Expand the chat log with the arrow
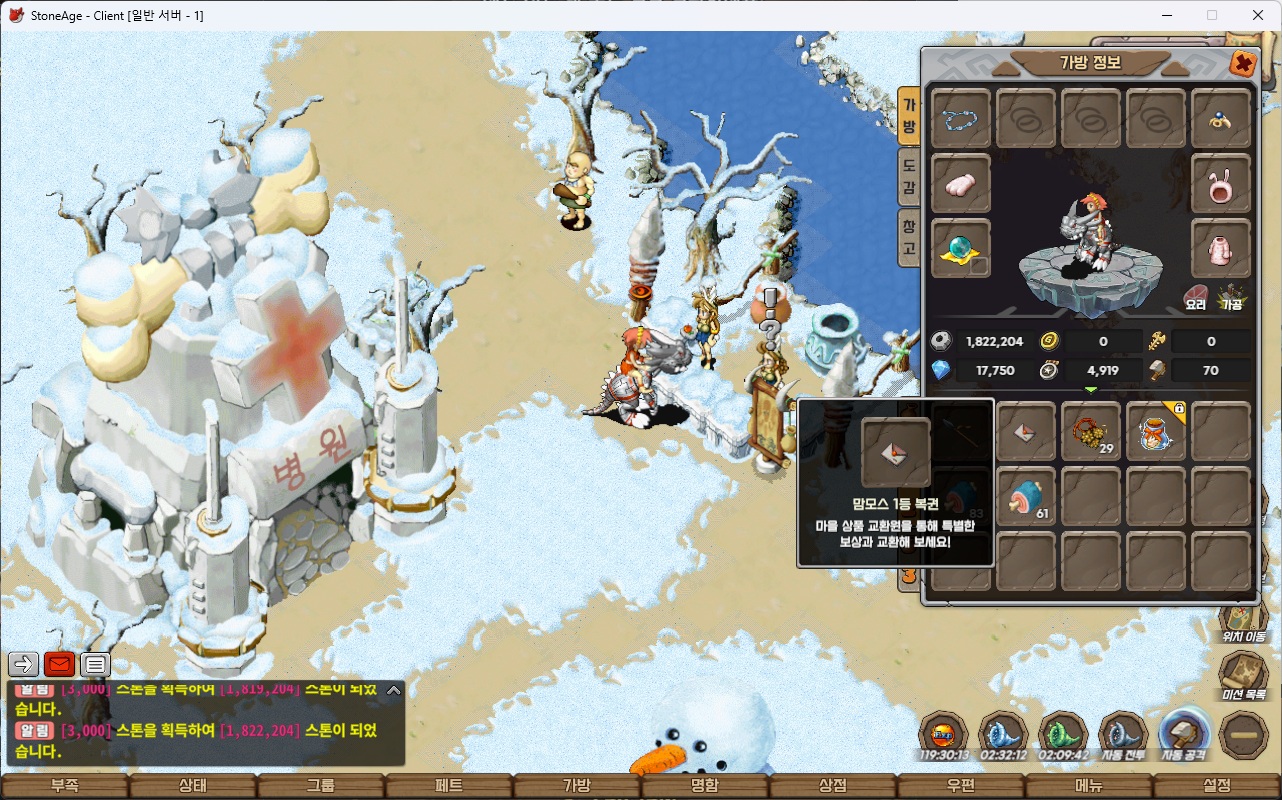The image size is (1282, 800). [x=394, y=689]
